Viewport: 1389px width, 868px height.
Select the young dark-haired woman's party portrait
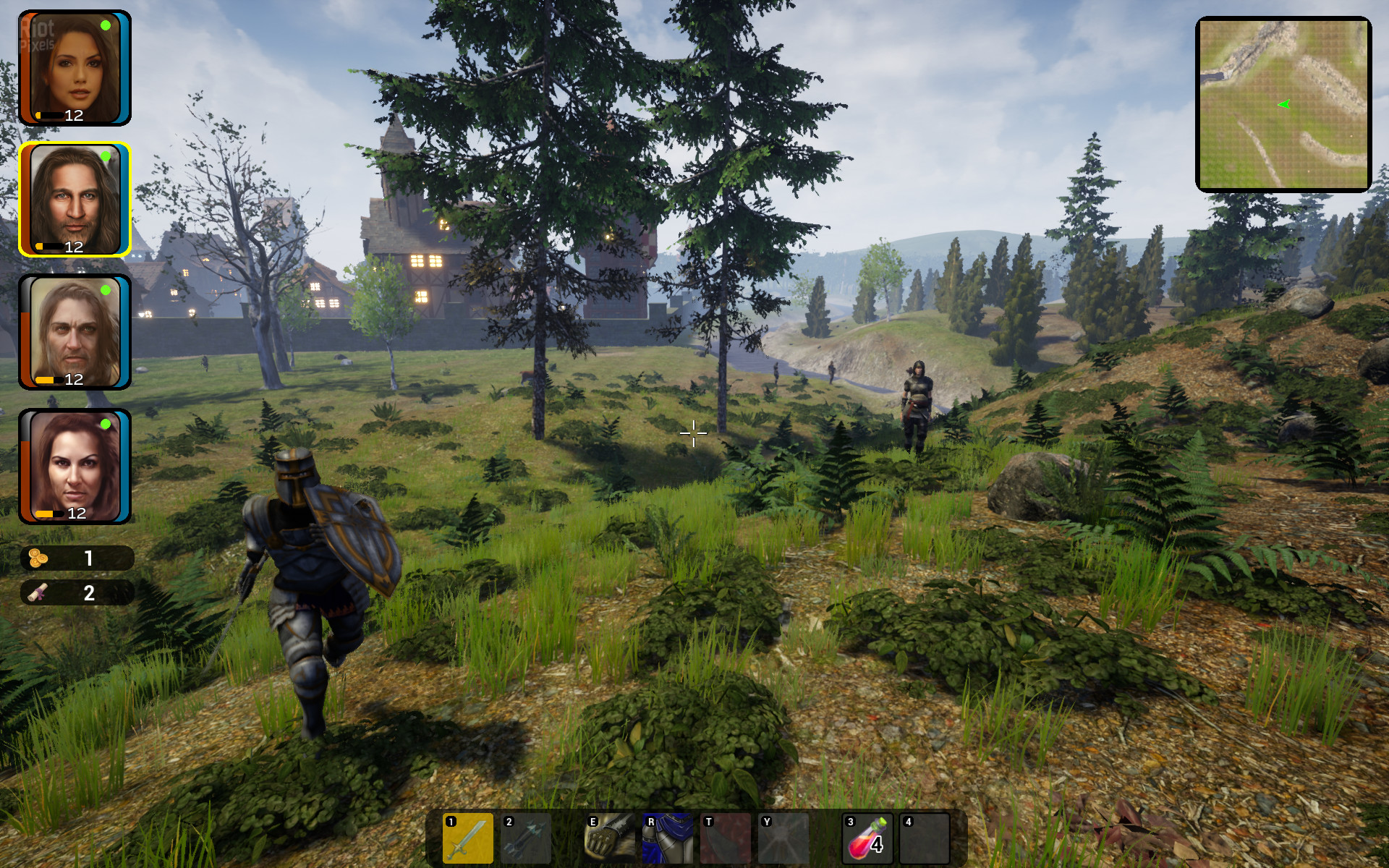click(x=75, y=68)
